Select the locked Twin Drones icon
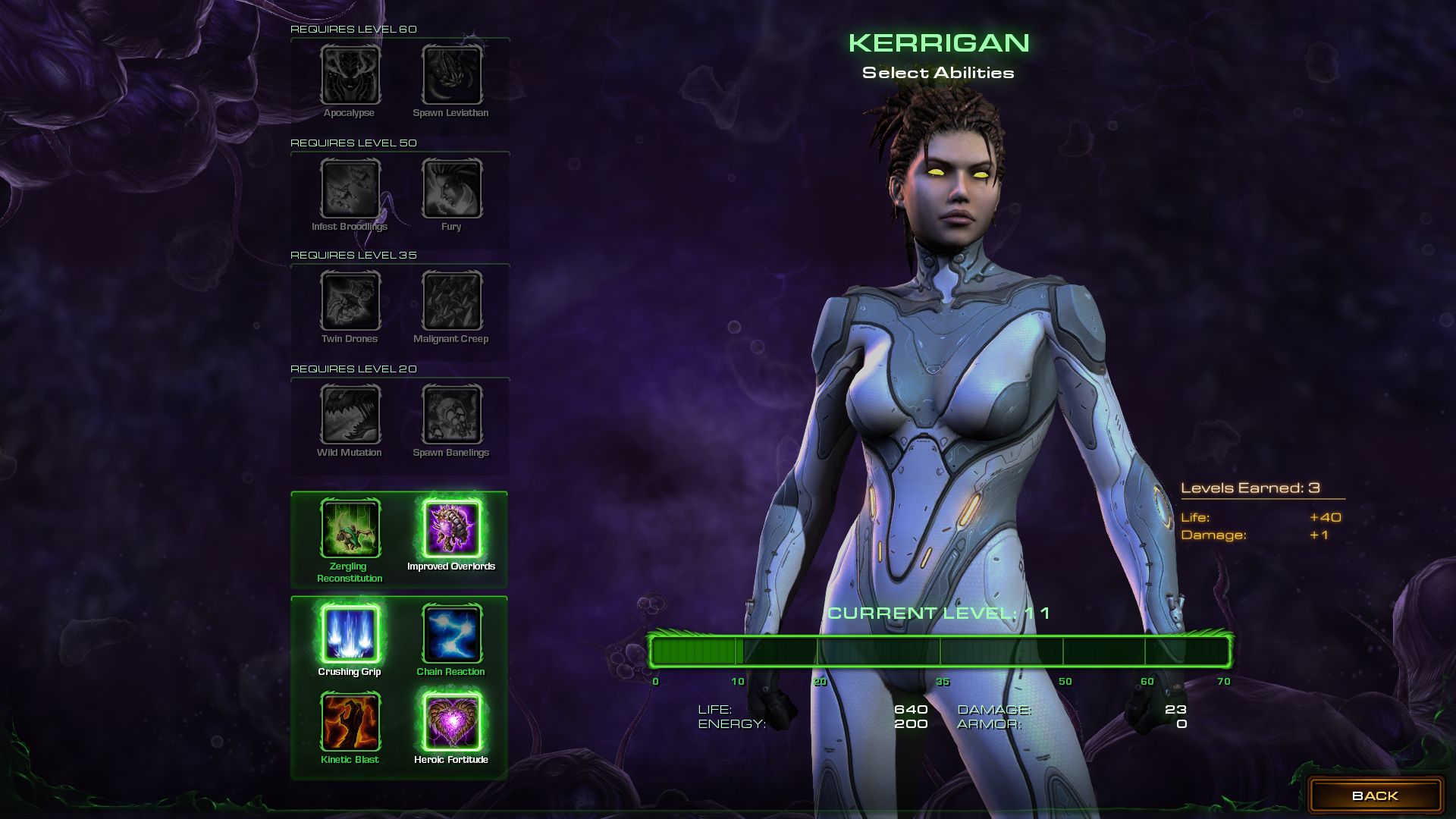 pyautogui.click(x=350, y=301)
